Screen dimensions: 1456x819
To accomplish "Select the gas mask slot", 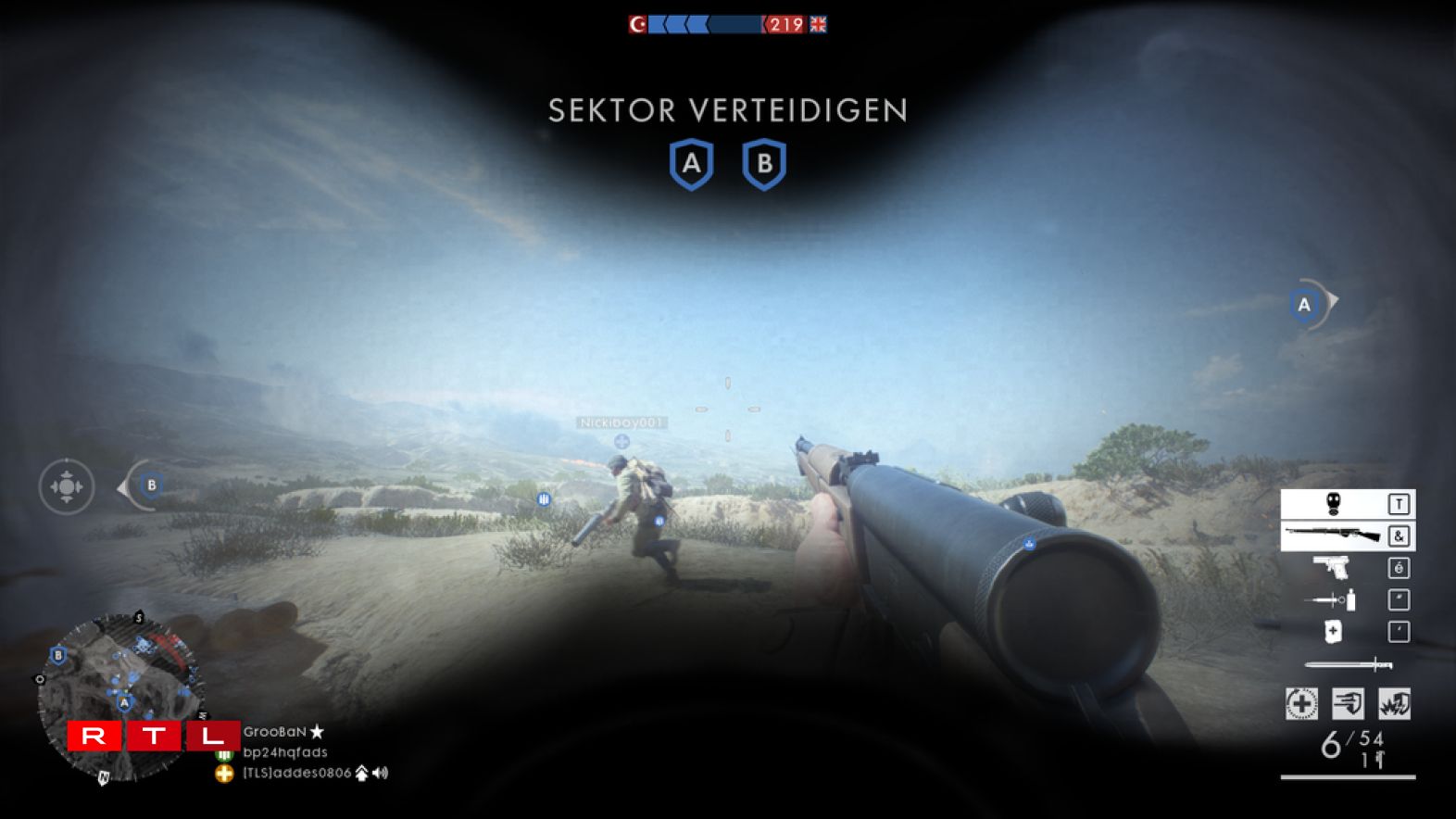I will tap(1334, 504).
